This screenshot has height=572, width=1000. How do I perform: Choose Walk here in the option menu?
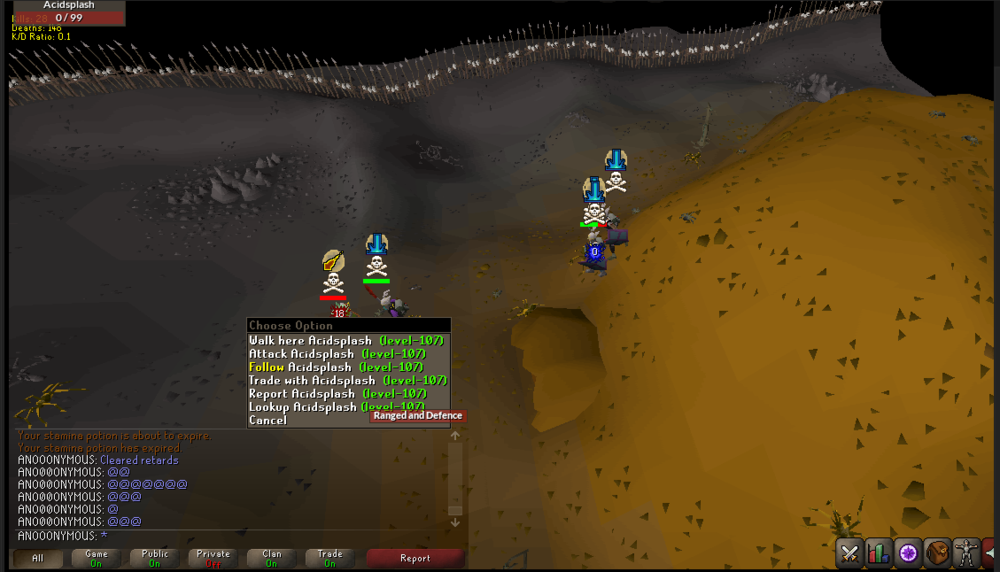345,341
